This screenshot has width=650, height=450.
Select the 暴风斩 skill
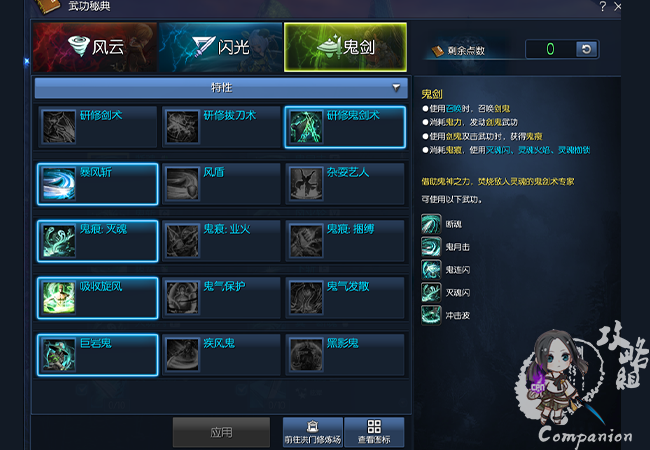click(97, 184)
